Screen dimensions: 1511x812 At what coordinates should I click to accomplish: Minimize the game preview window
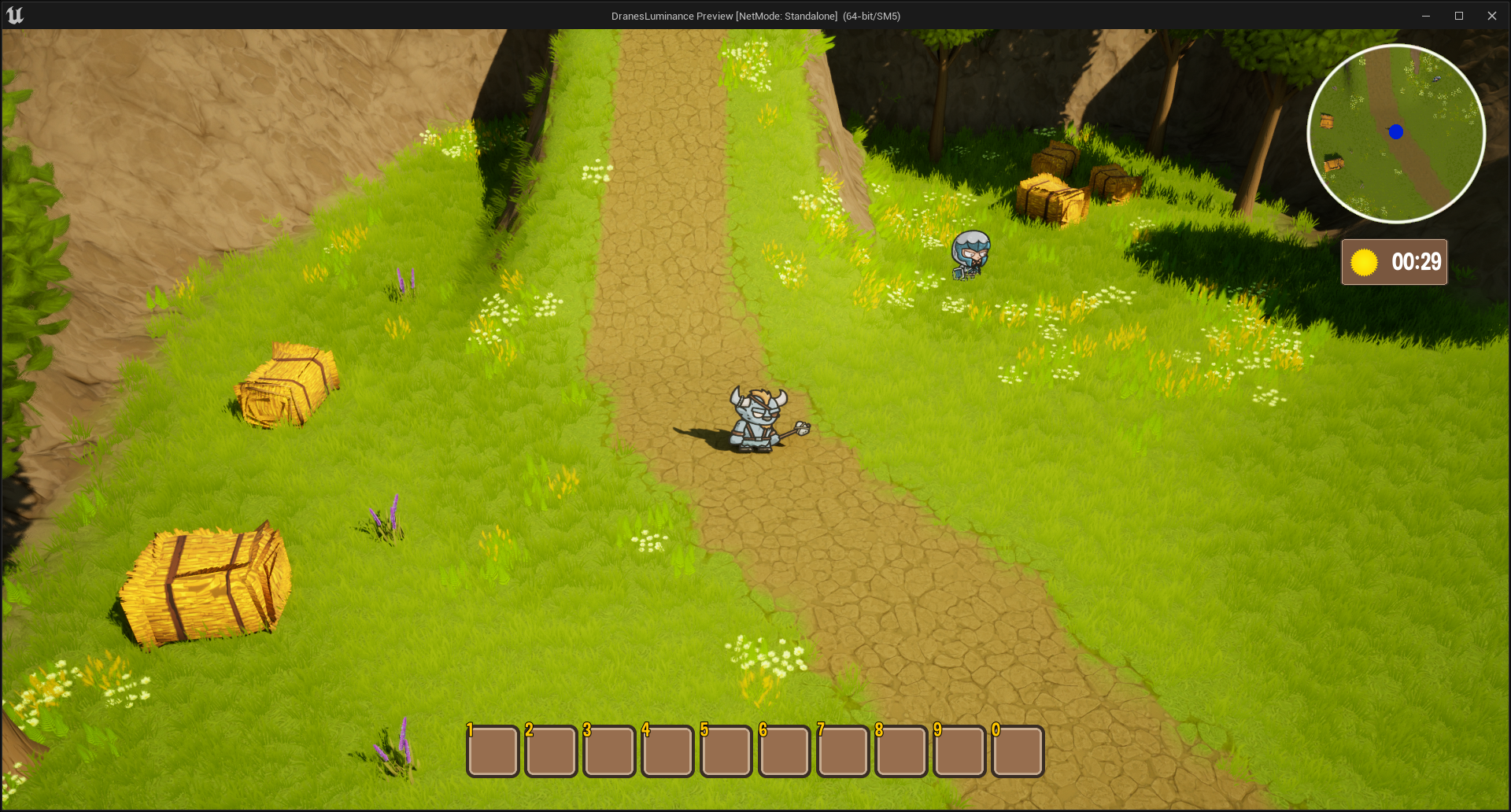click(1425, 16)
